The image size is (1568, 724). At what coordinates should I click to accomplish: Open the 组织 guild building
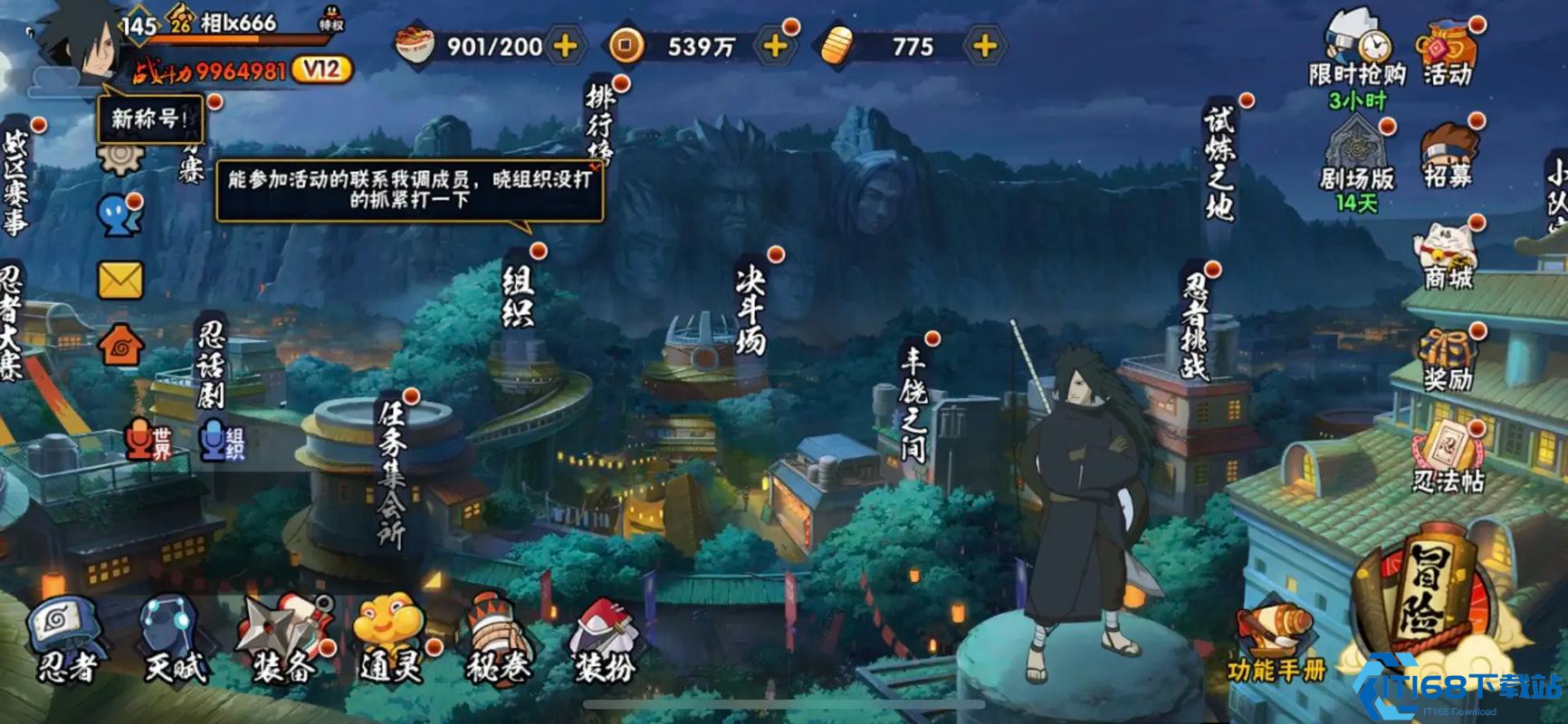(519, 296)
